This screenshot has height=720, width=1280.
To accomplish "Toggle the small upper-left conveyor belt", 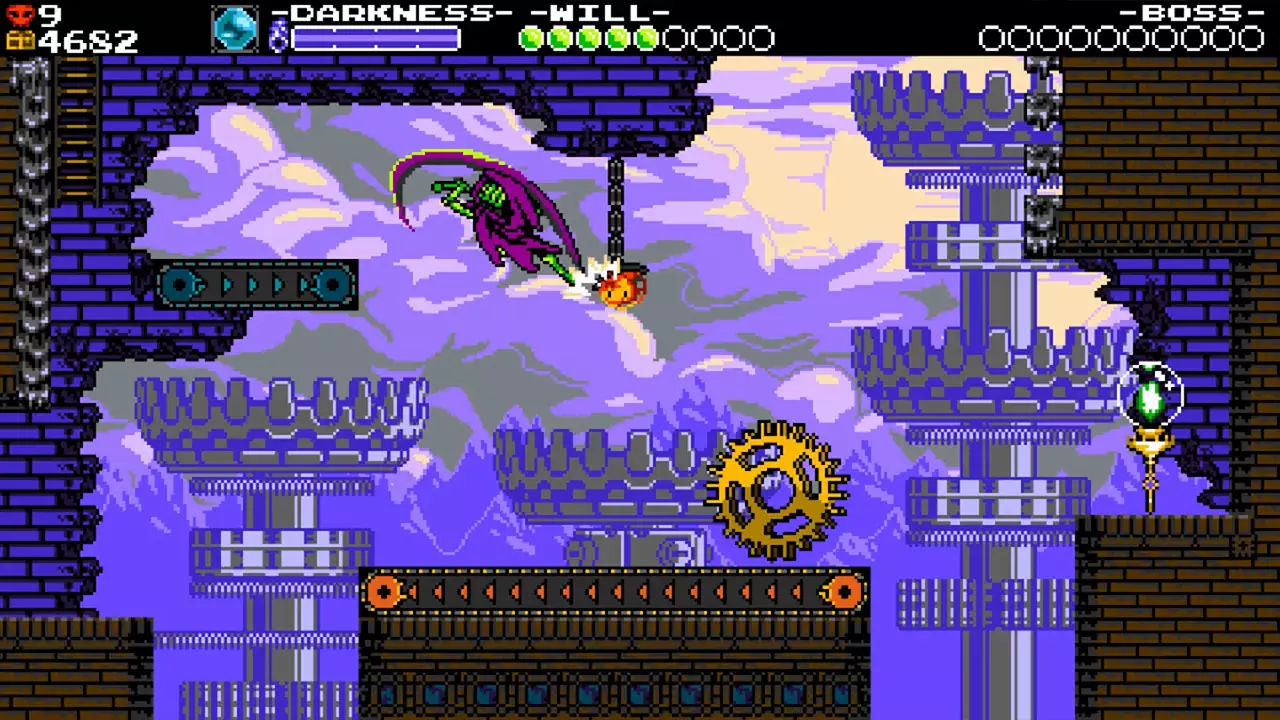I will 255,286.
